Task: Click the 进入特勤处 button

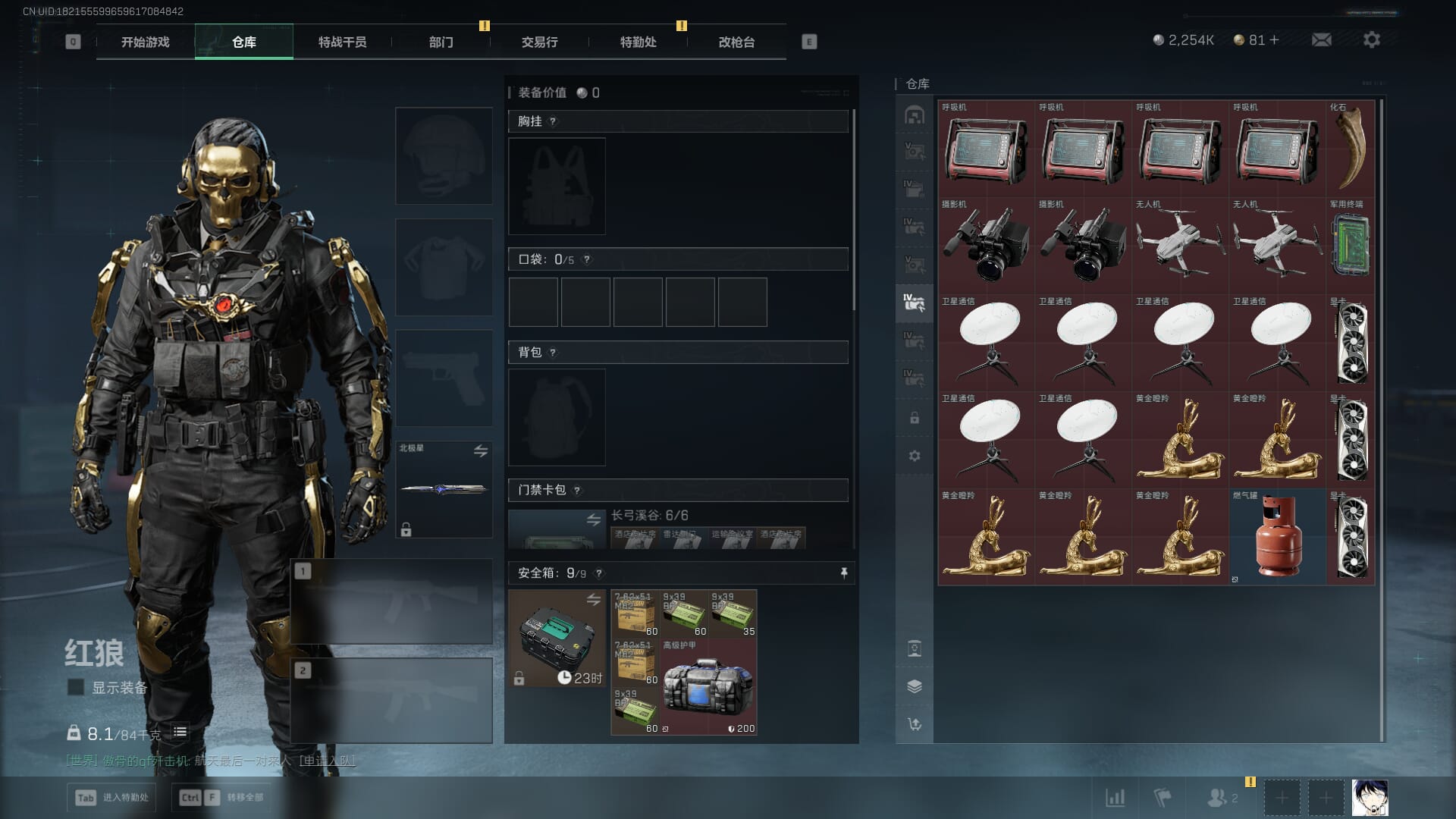Action: 112,797
